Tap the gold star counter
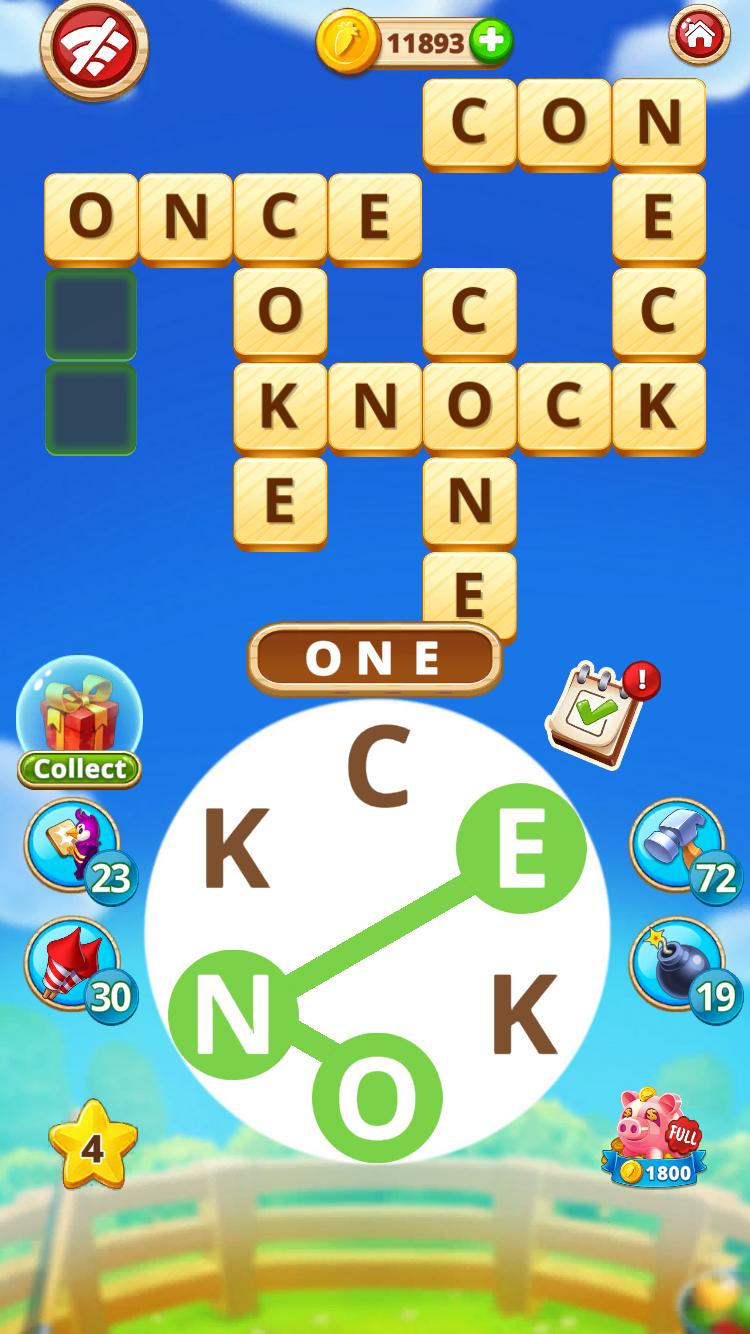 [x=92, y=1146]
